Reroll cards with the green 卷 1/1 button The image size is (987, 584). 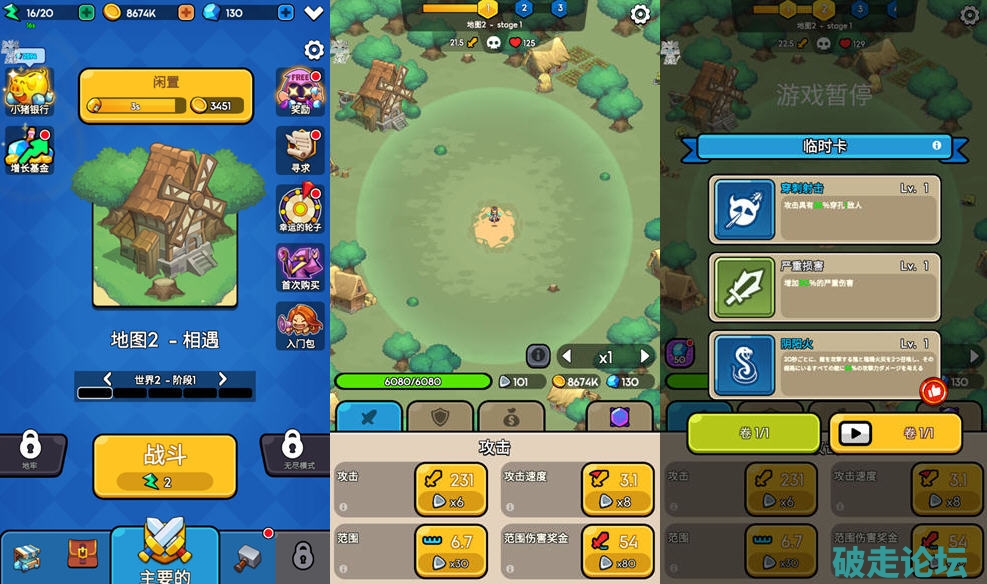(x=753, y=433)
